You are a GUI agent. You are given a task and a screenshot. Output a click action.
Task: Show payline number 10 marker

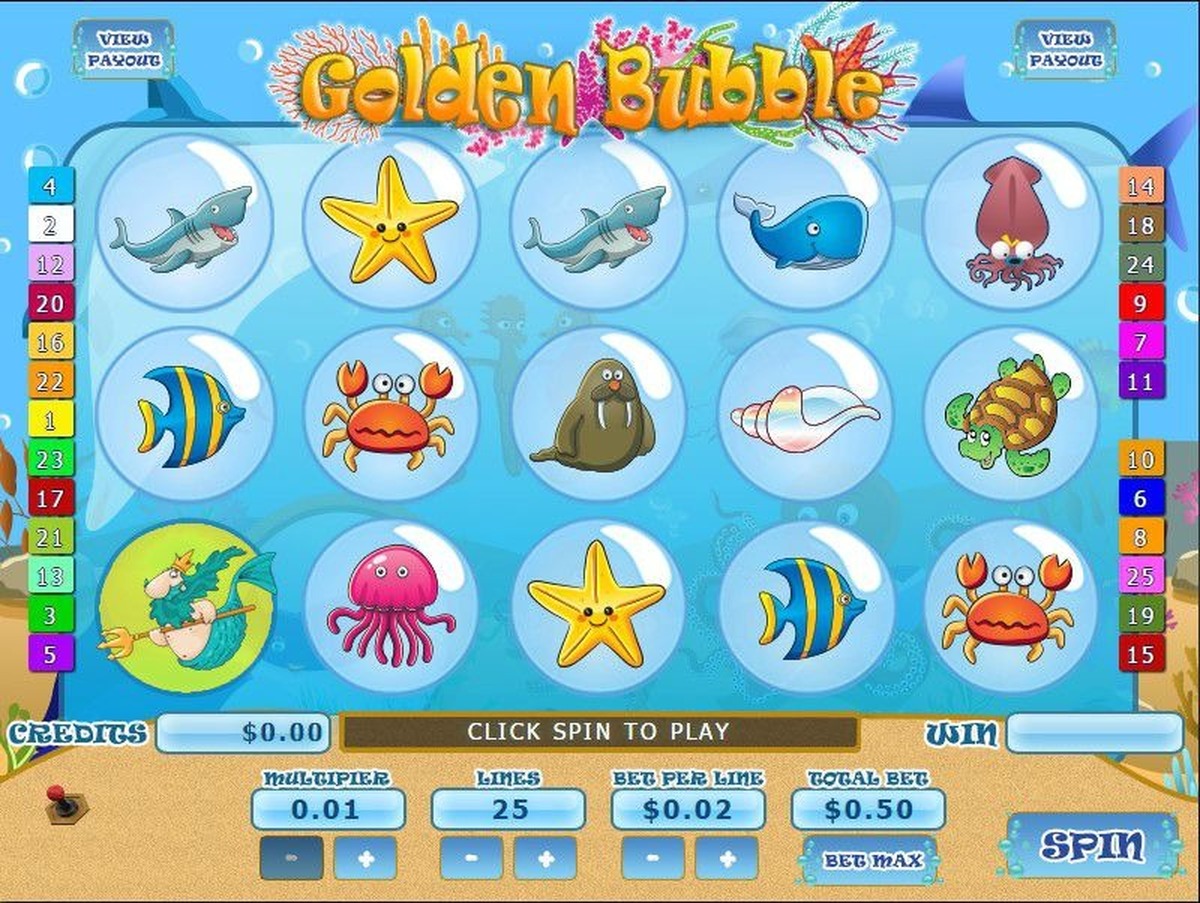coord(1141,459)
